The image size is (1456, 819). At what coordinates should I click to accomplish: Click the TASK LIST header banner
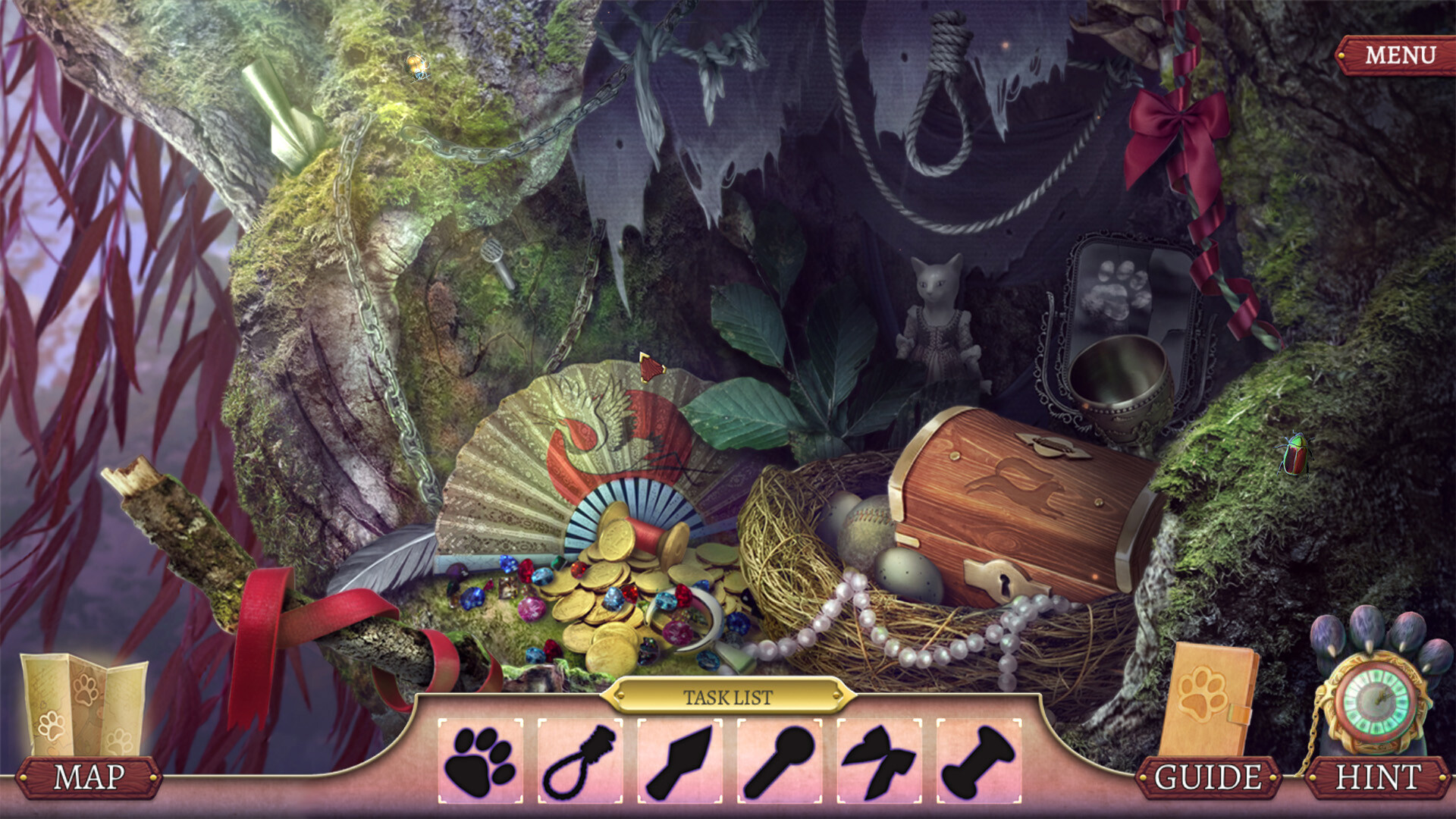pos(730,694)
